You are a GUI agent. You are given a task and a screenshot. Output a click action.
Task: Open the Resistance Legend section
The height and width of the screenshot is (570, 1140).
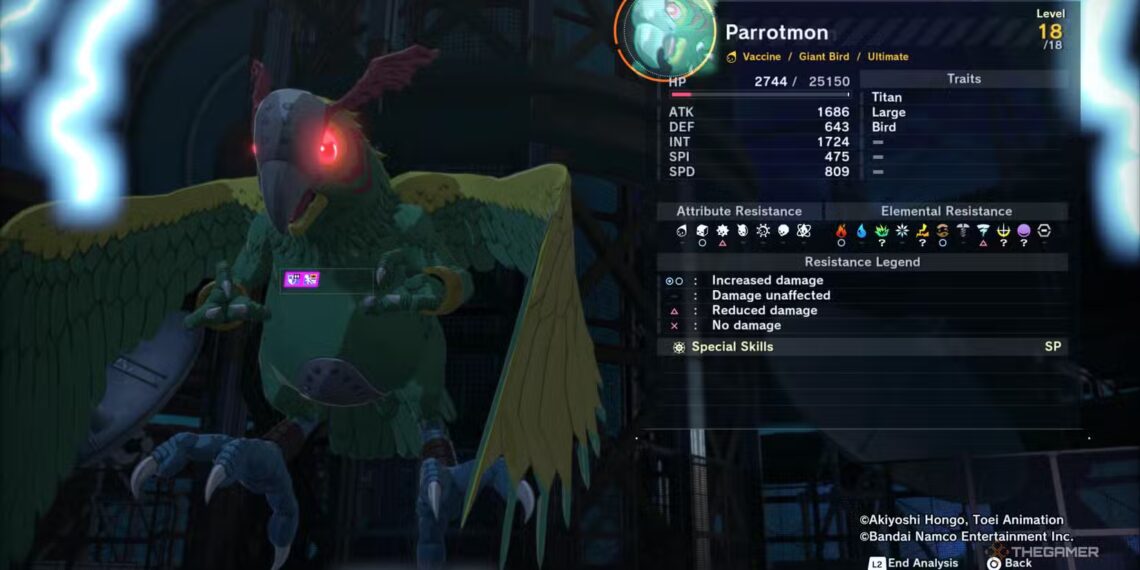point(862,262)
